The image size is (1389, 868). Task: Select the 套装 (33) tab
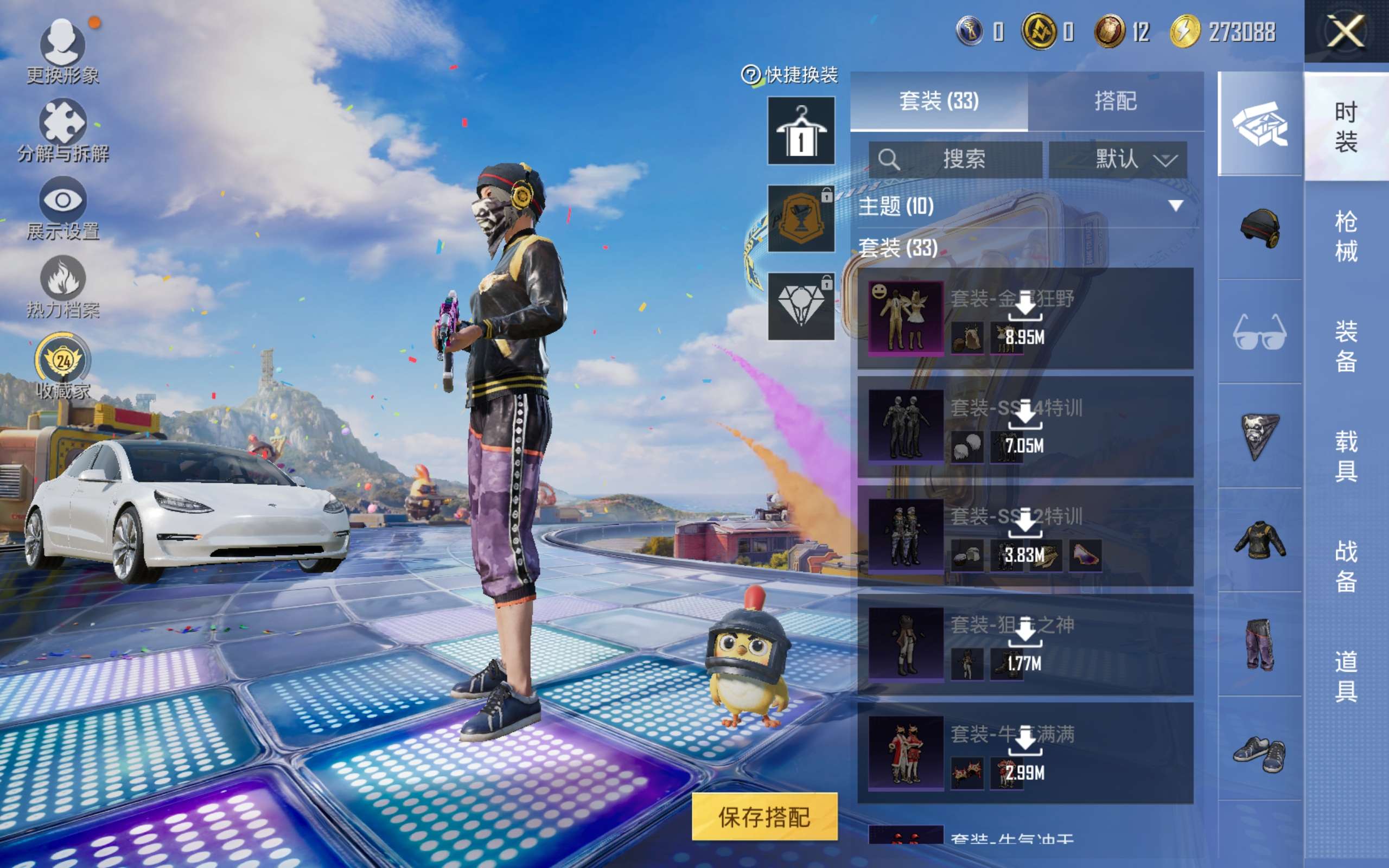(939, 101)
